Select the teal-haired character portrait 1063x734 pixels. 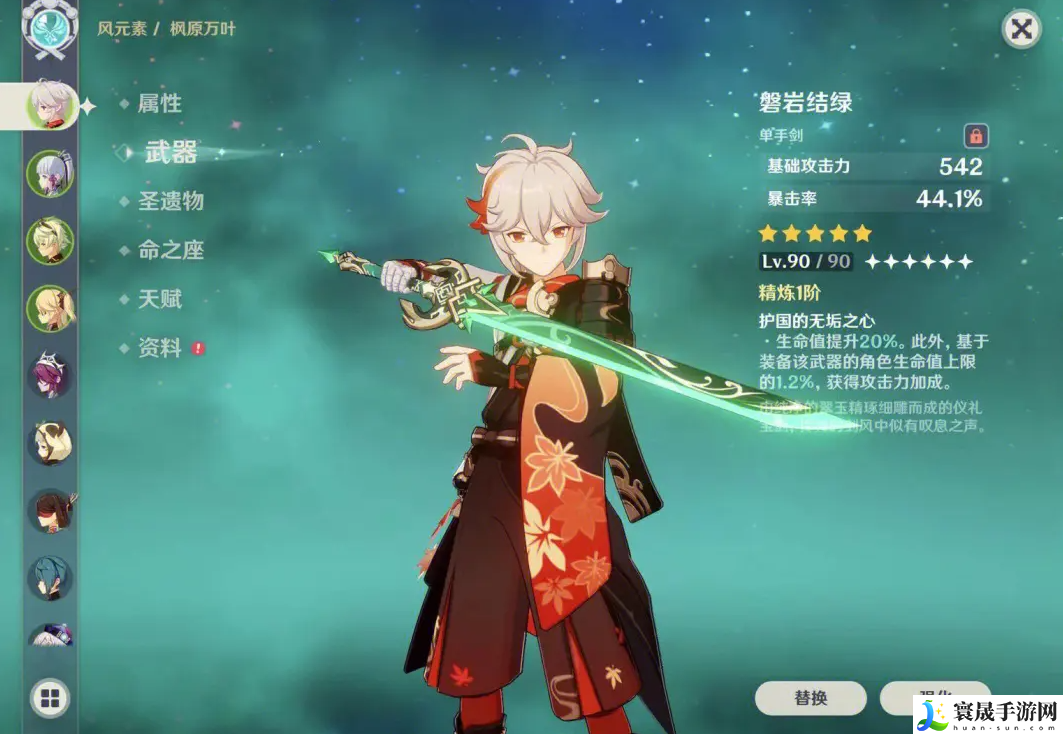pos(50,578)
